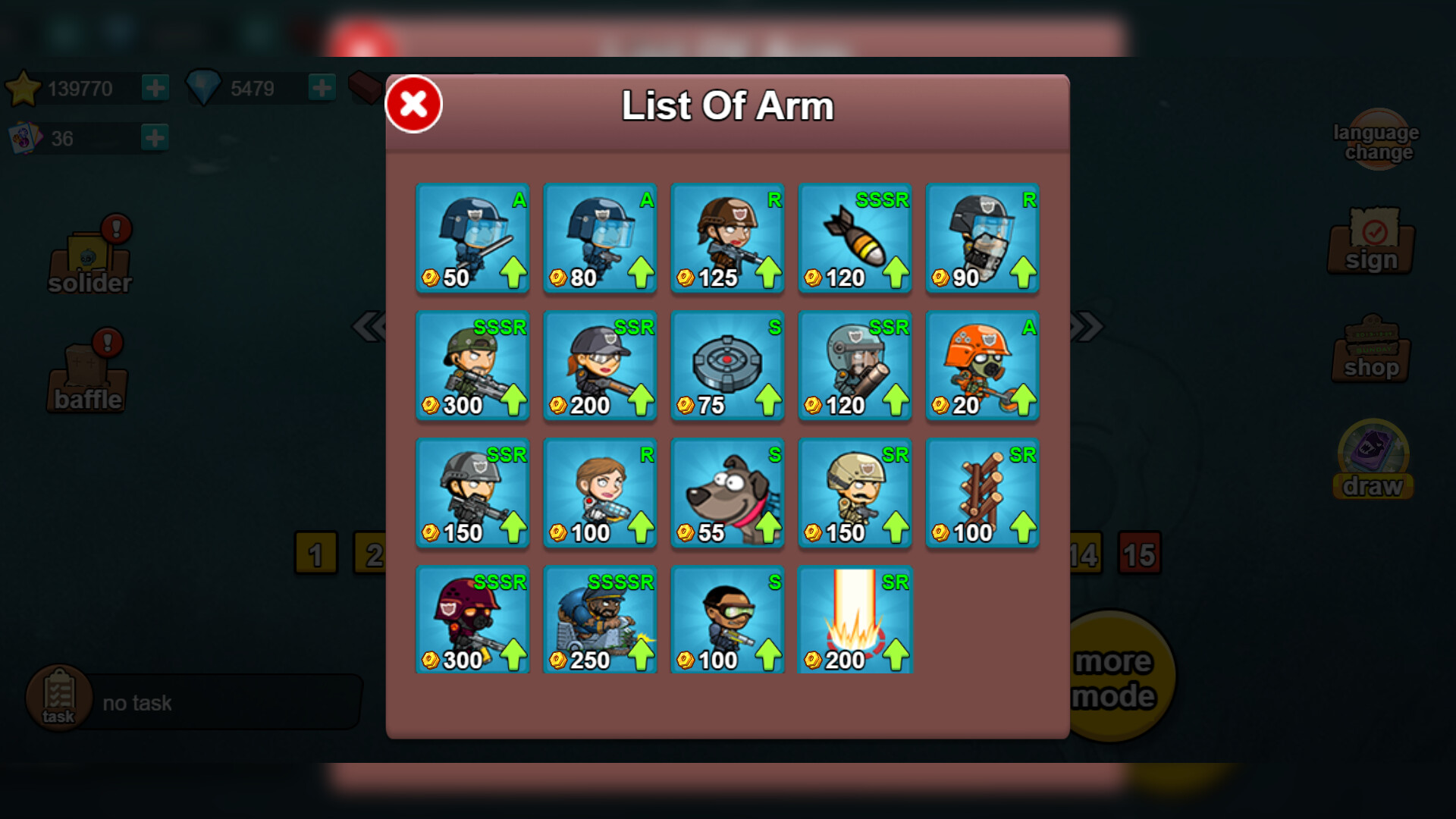Expand the left double-arrow page navigator
Screen dimensions: 1456x819
pyautogui.click(x=369, y=325)
